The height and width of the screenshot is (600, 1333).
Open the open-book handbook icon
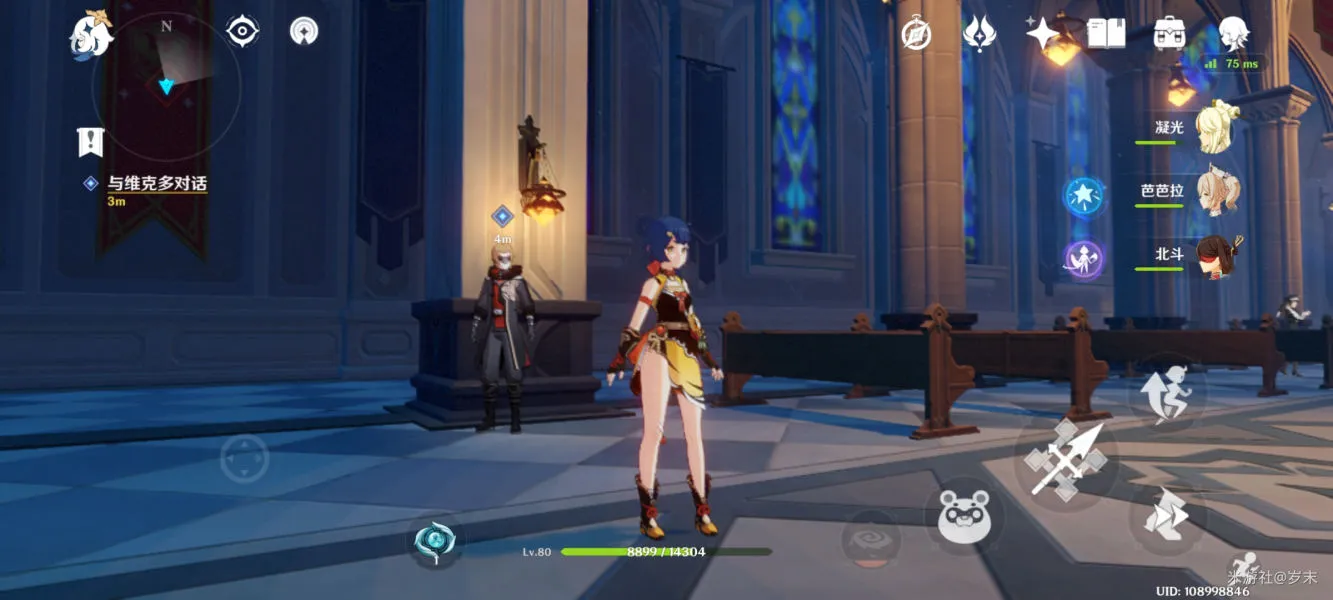point(1106,34)
